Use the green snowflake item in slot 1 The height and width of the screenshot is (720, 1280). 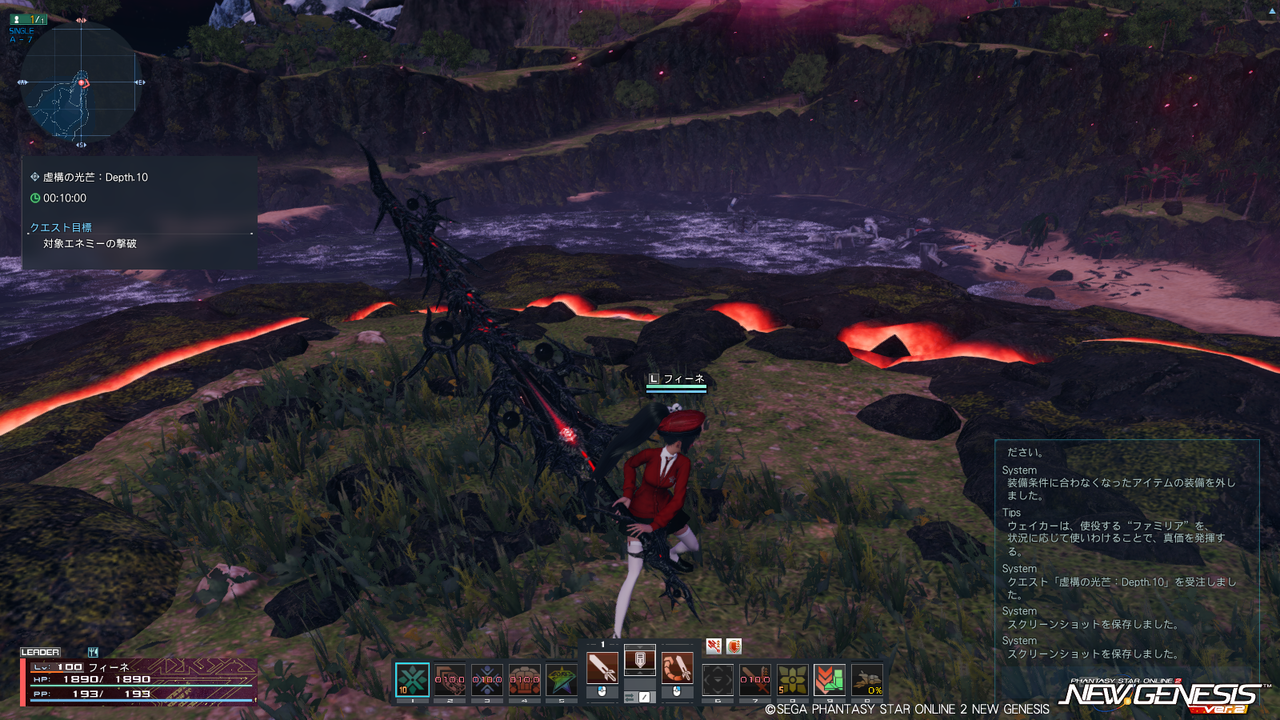click(x=412, y=680)
